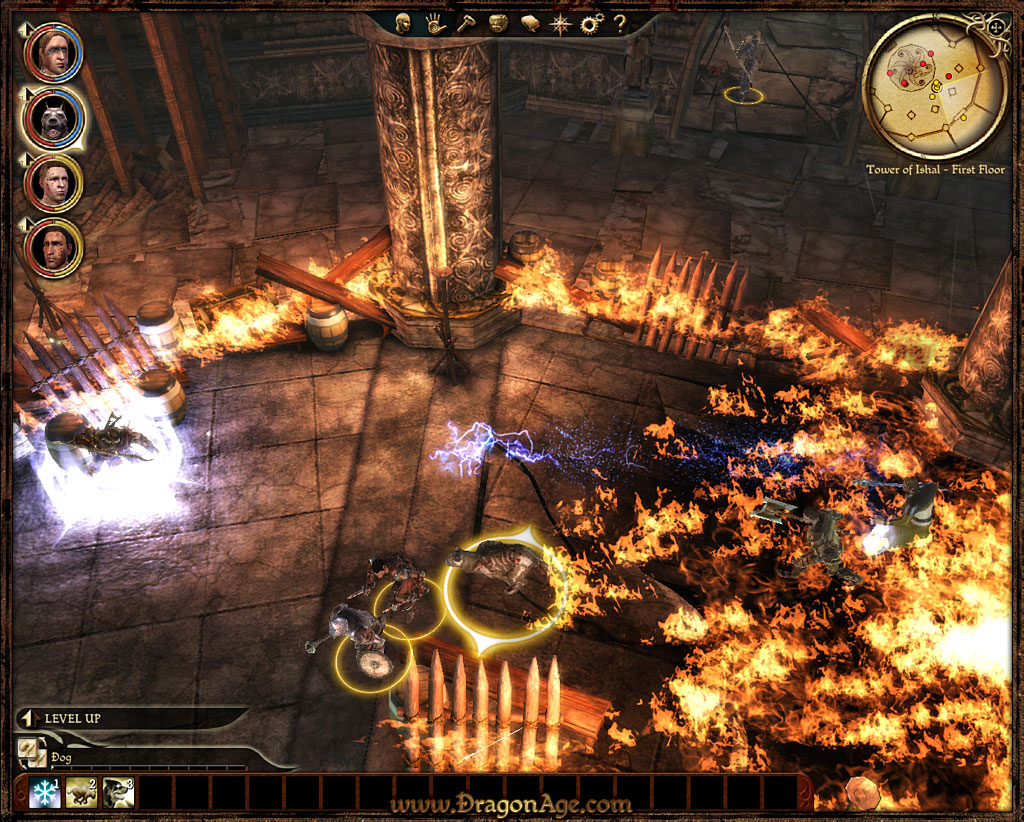The width and height of the screenshot is (1024, 822).
Task: Click the level-up arrow beside the Dog portrait
Action: [26, 92]
